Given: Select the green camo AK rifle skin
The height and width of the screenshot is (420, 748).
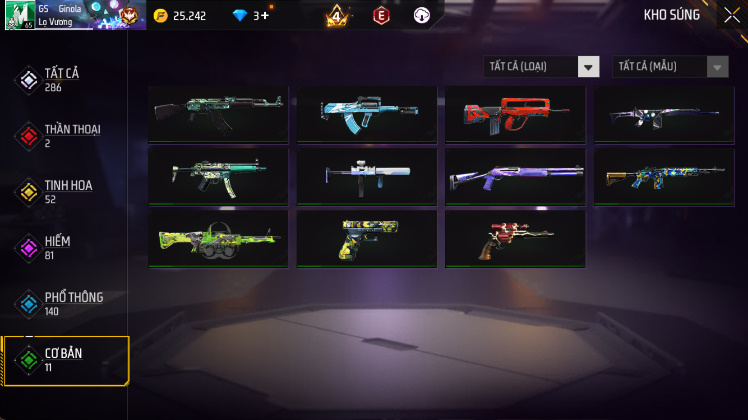Looking at the screenshot, I should [x=218, y=113].
